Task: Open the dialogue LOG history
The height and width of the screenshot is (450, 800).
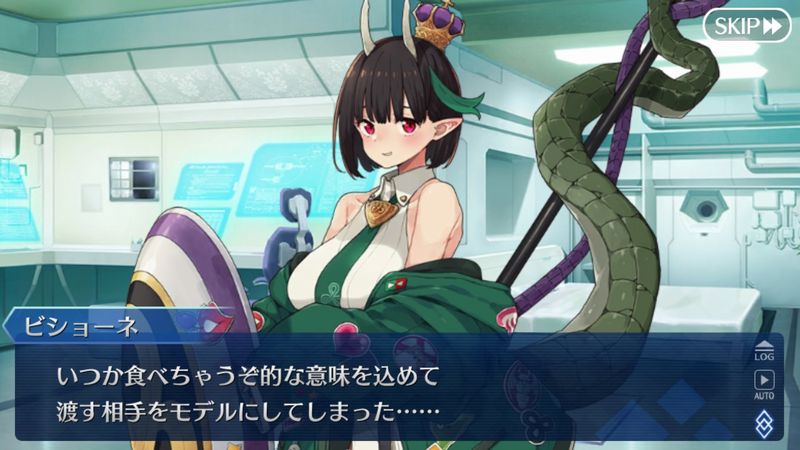Action: tap(764, 349)
